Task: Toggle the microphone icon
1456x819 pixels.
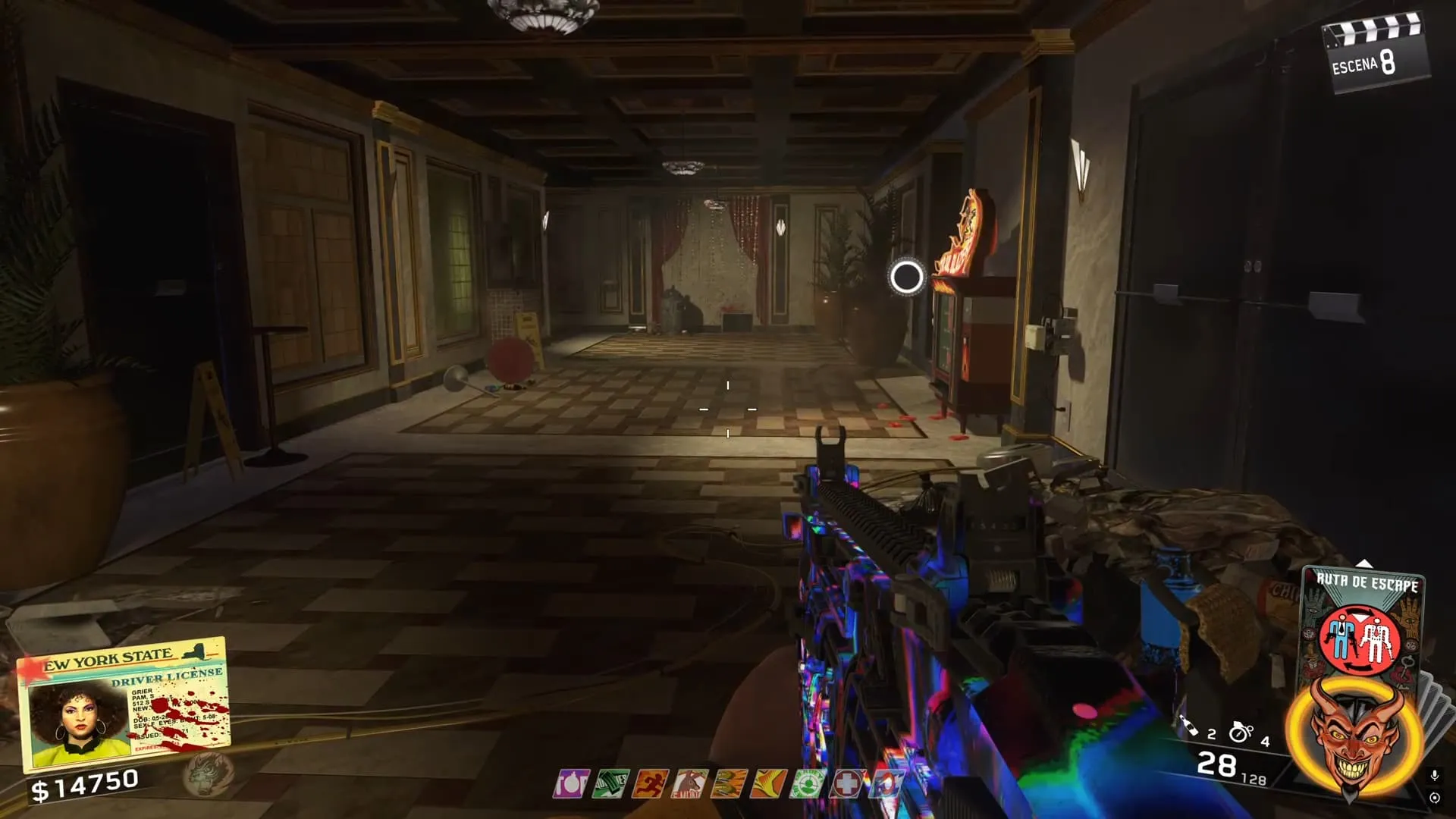Action: (x=1434, y=775)
